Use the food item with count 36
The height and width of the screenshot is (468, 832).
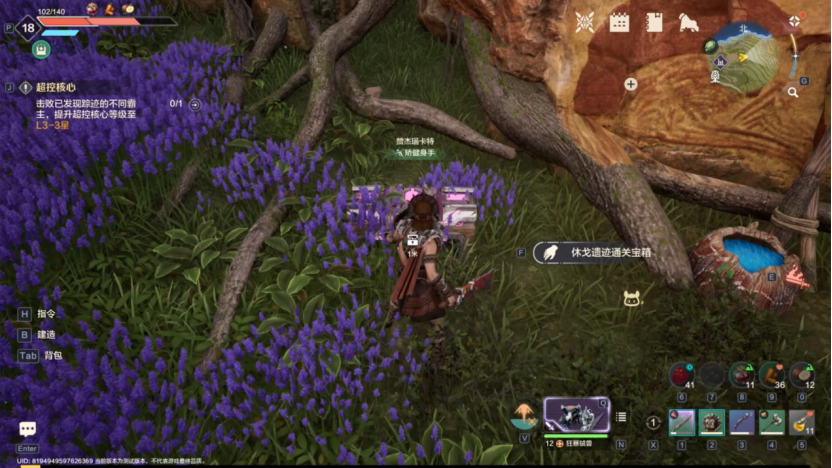point(771,374)
